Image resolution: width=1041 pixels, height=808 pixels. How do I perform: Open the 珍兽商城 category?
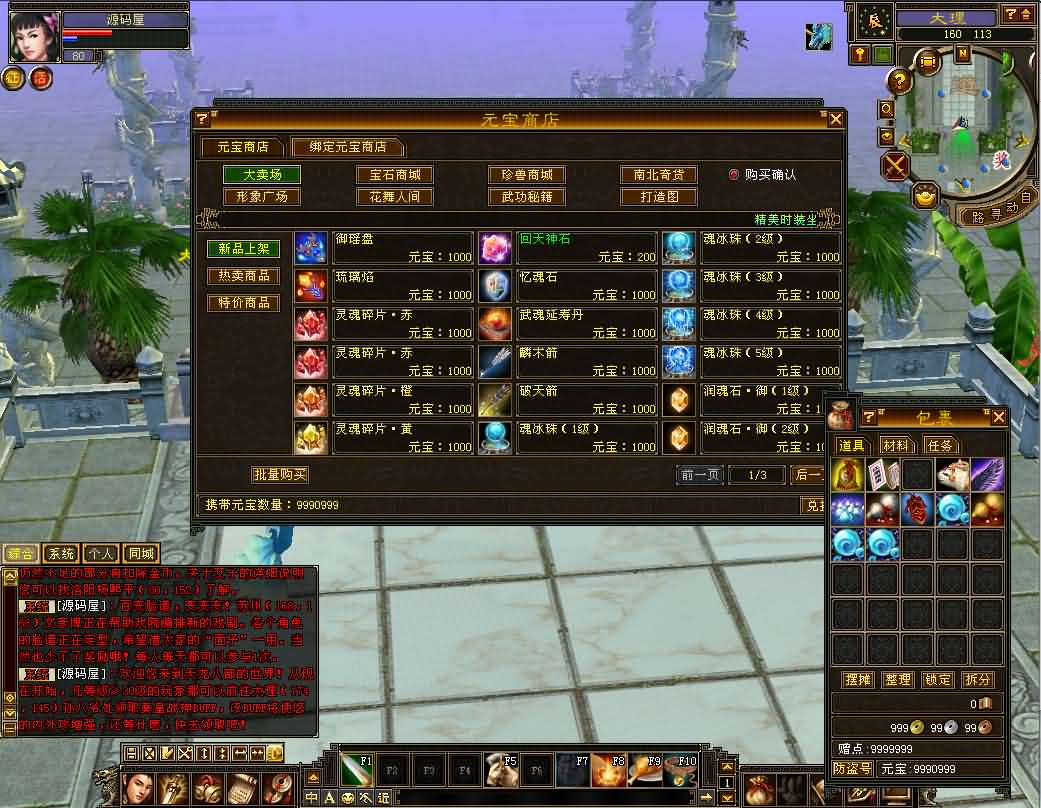(527, 175)
